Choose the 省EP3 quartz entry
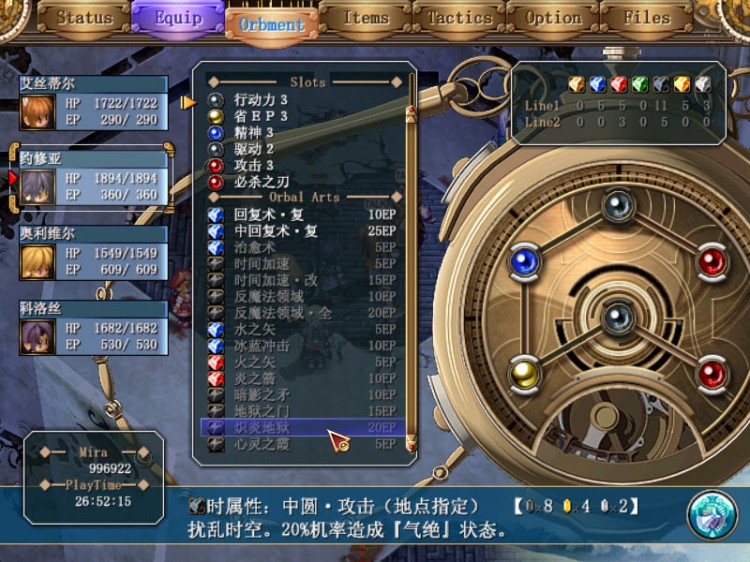750x562 pixels. tap(261, 116)
